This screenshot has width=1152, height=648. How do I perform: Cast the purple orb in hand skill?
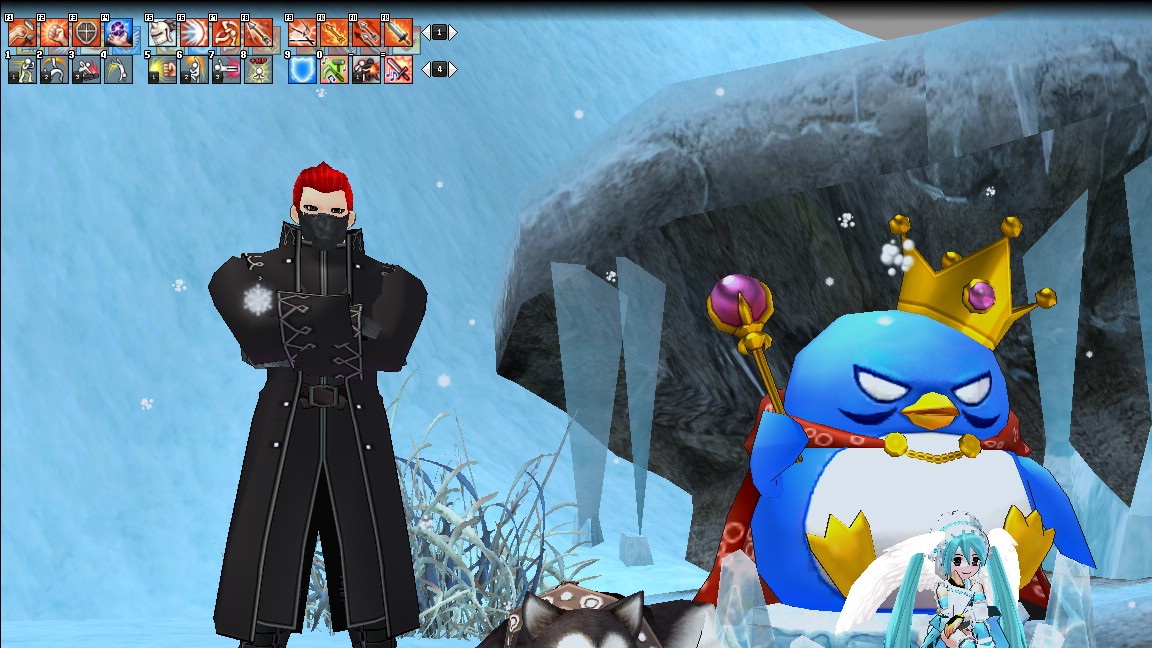click(x=118, y=33)
